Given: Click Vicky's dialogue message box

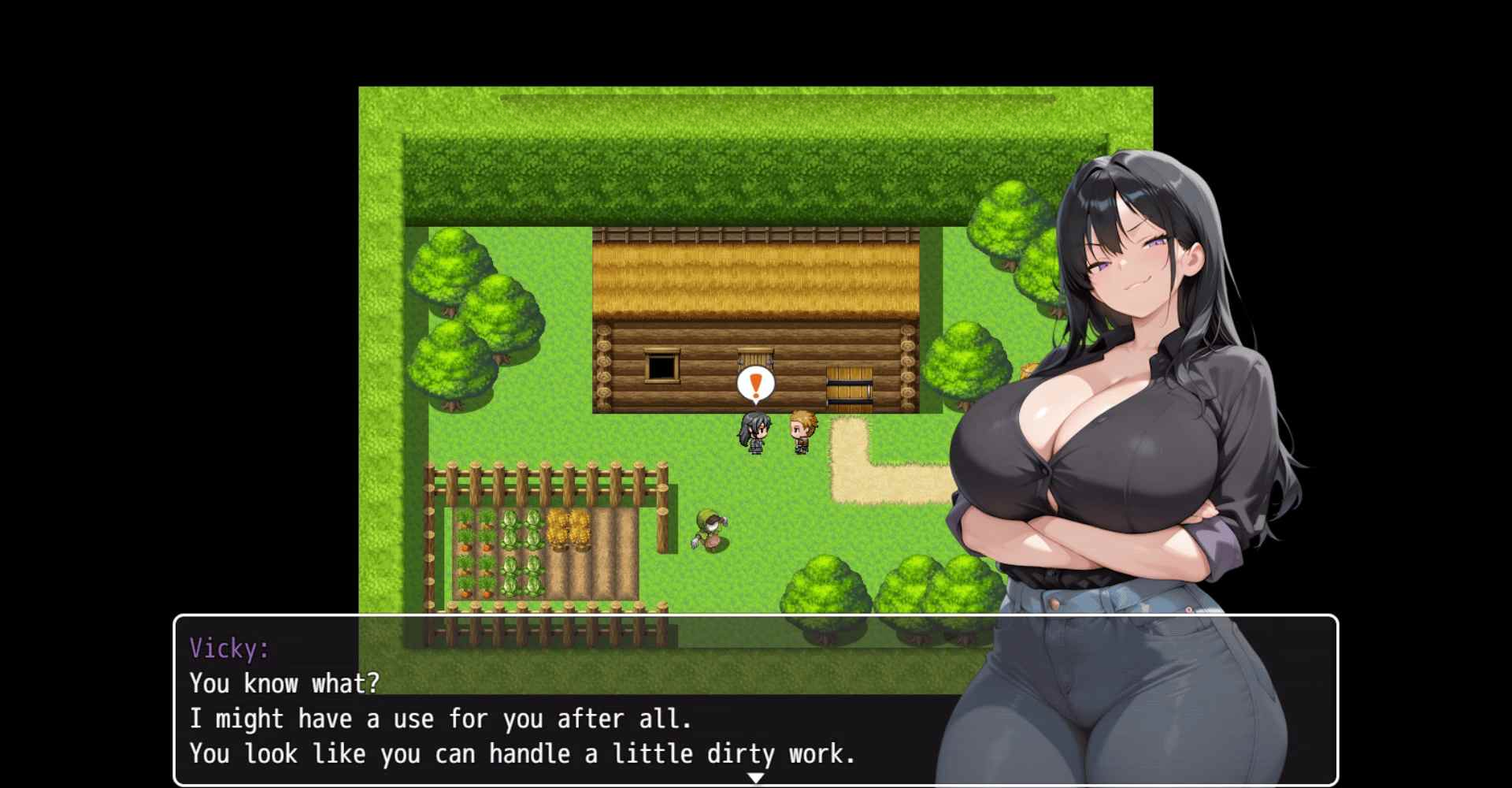Looking at the screenshot, I should (x=551, y=701).
